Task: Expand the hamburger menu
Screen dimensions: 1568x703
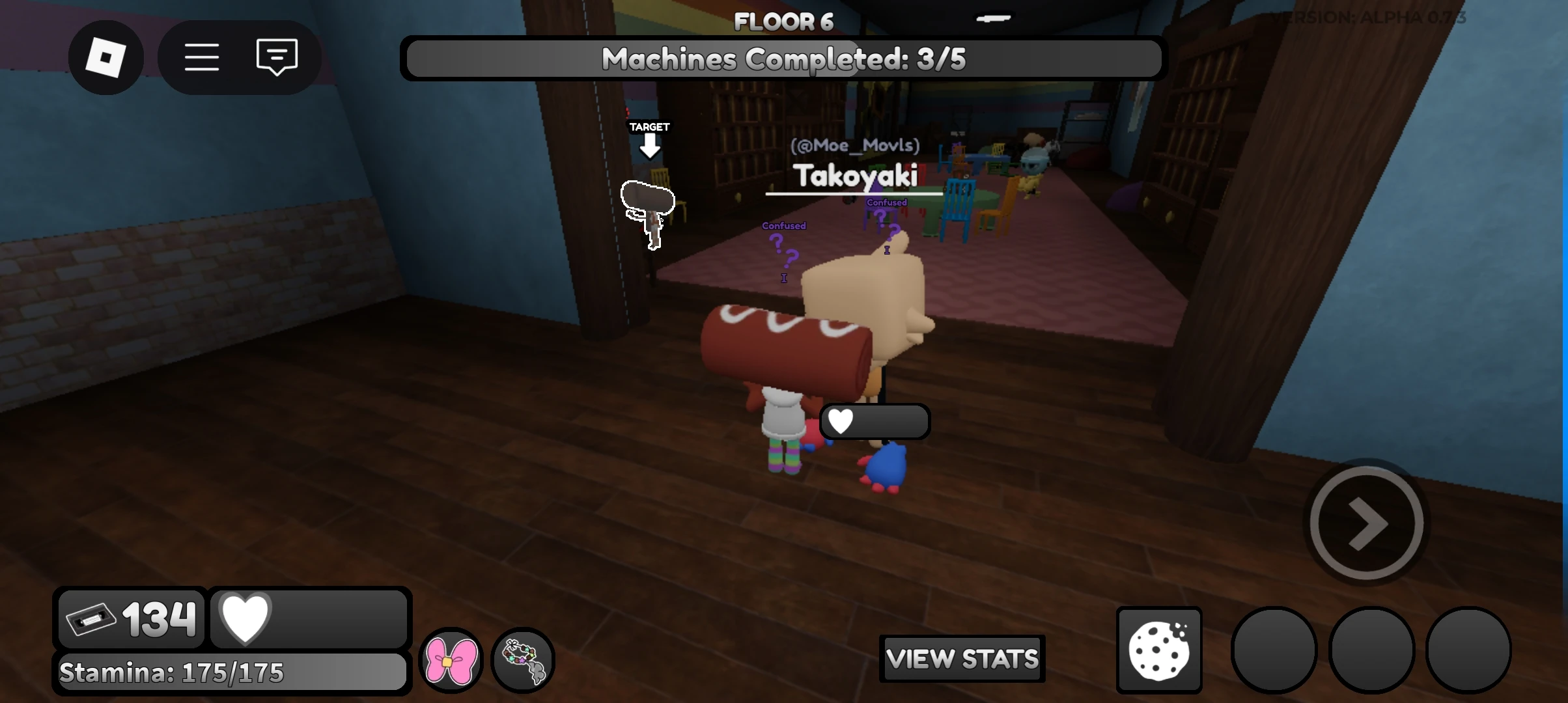Action: pyautogui.click(x=202, y=57)
